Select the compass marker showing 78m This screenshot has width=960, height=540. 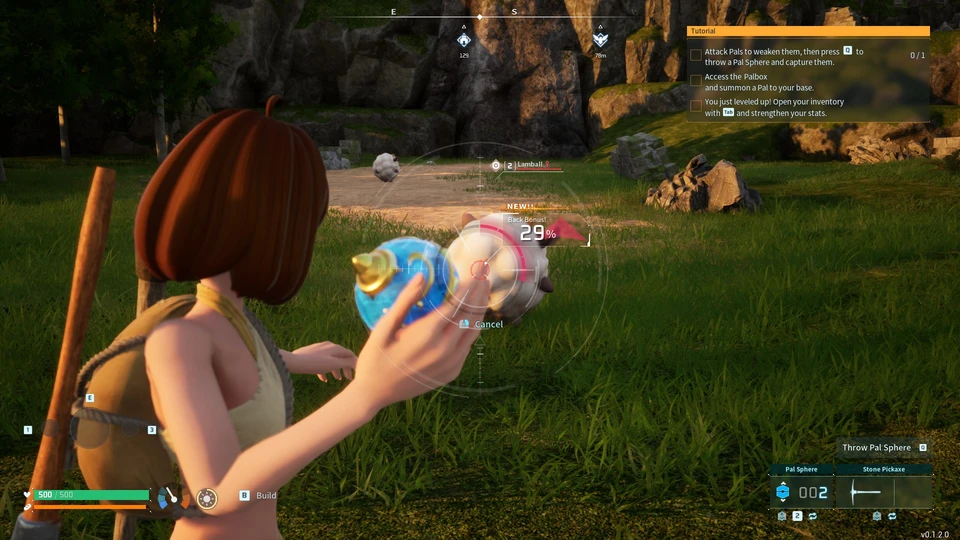(x=599, y=40)
